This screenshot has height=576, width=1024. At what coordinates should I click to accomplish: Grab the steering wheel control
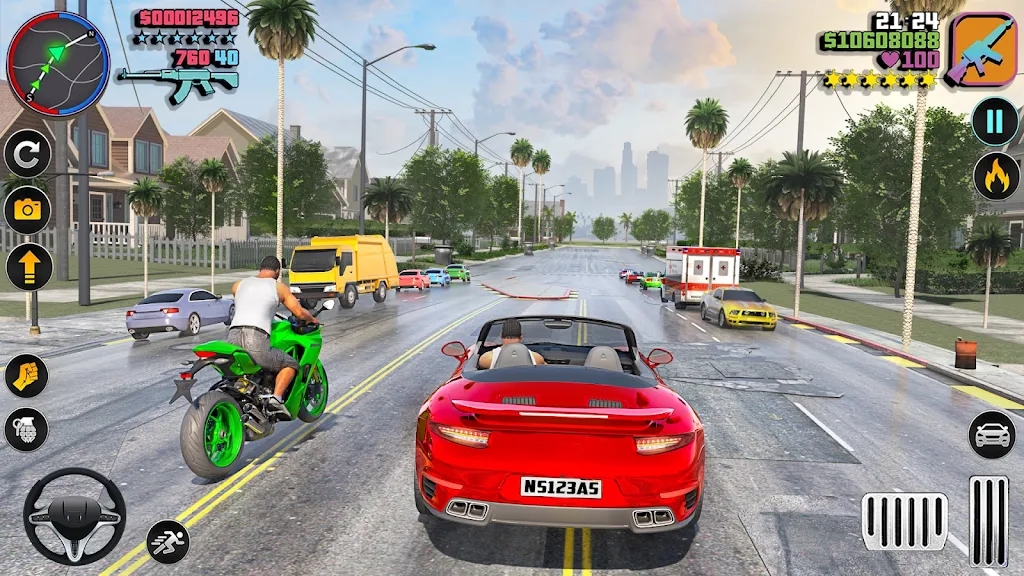[74, 516]
